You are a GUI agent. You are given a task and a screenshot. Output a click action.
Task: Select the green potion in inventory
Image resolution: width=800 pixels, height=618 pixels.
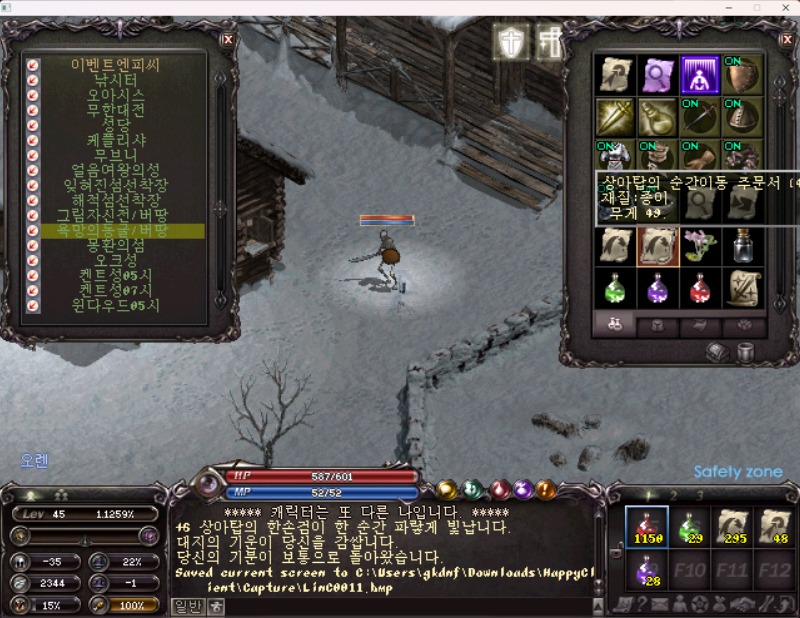(615, 288)
